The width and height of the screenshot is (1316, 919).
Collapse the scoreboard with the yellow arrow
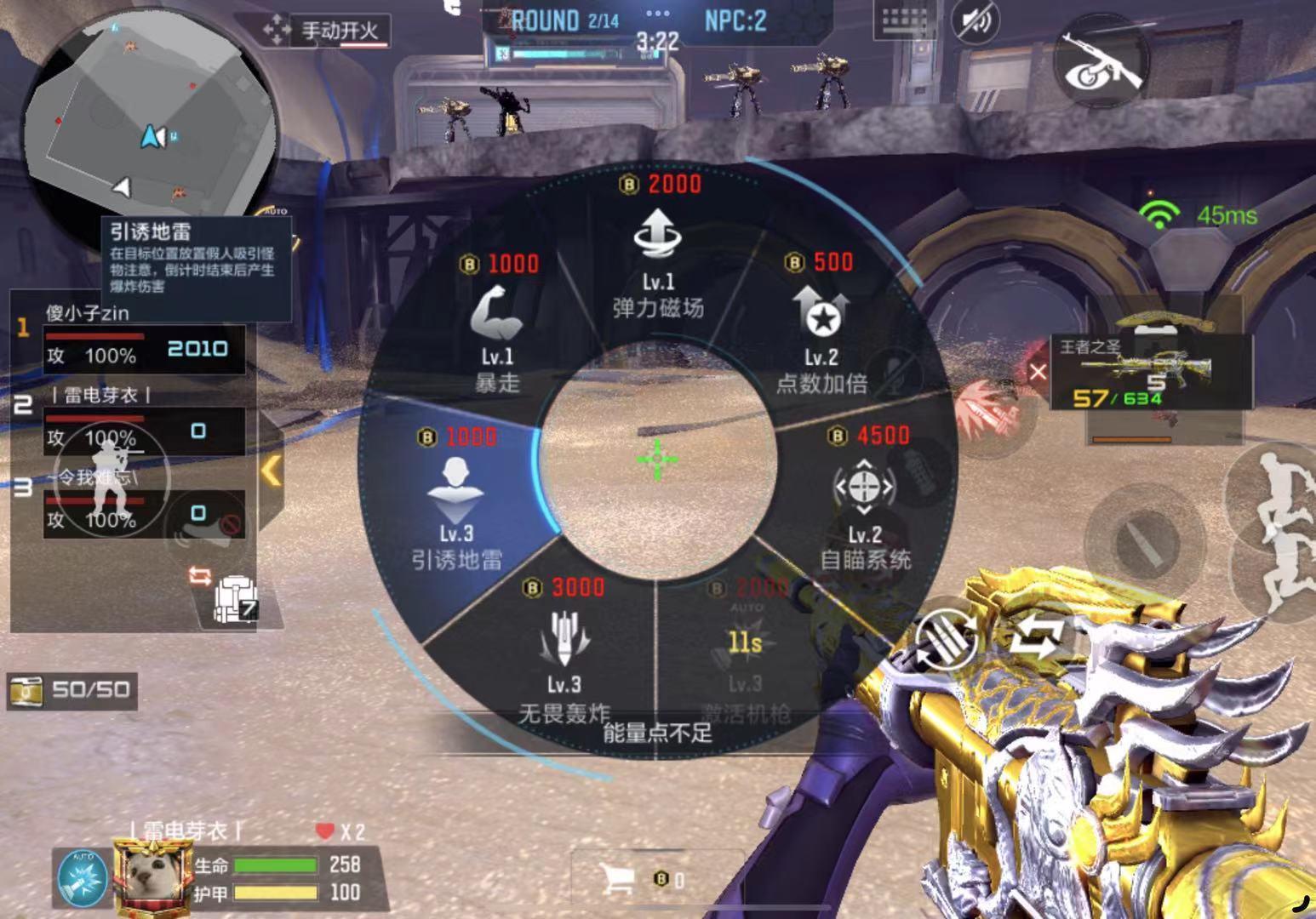pos(272,471)
